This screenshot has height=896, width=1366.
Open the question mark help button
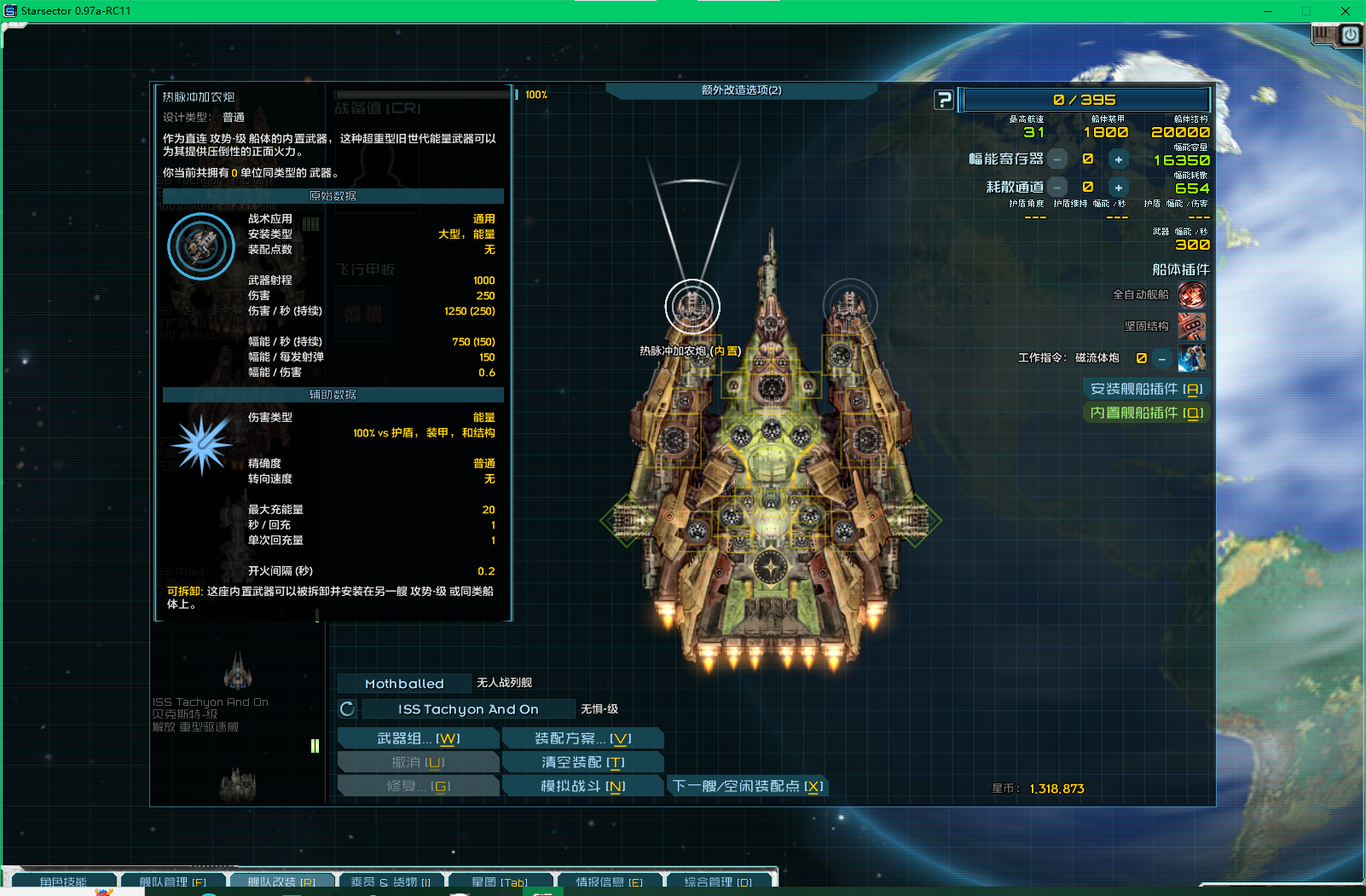point(944,100)
